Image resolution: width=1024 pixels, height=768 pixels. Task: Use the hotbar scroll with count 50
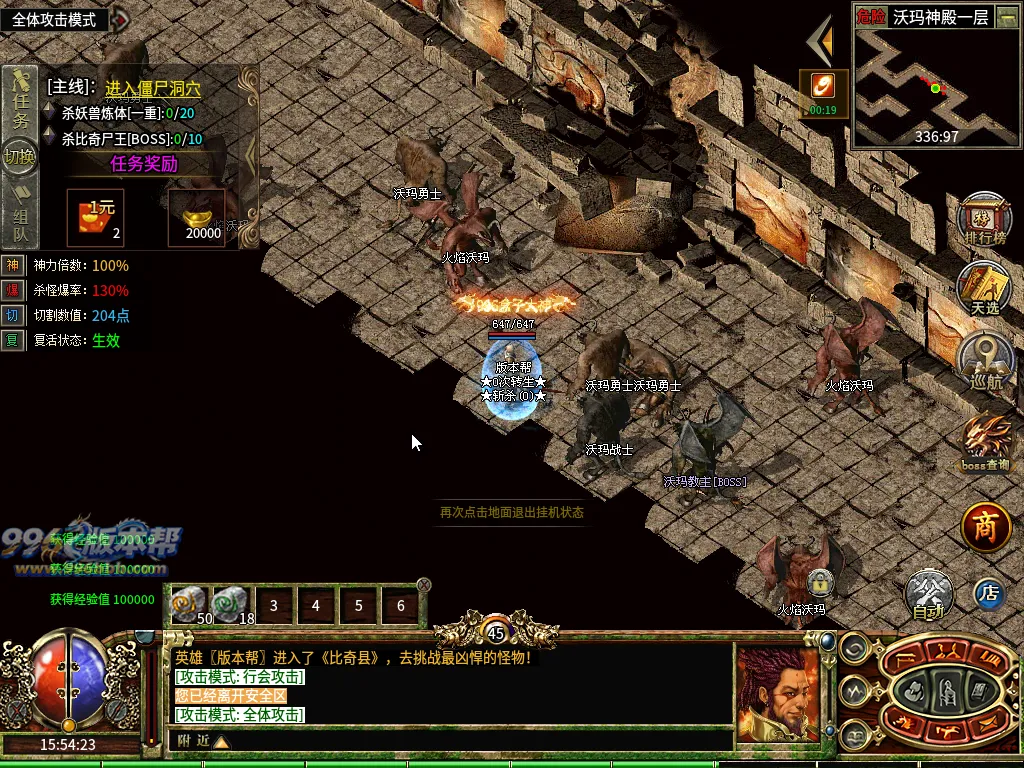click(x=190, y=605)
